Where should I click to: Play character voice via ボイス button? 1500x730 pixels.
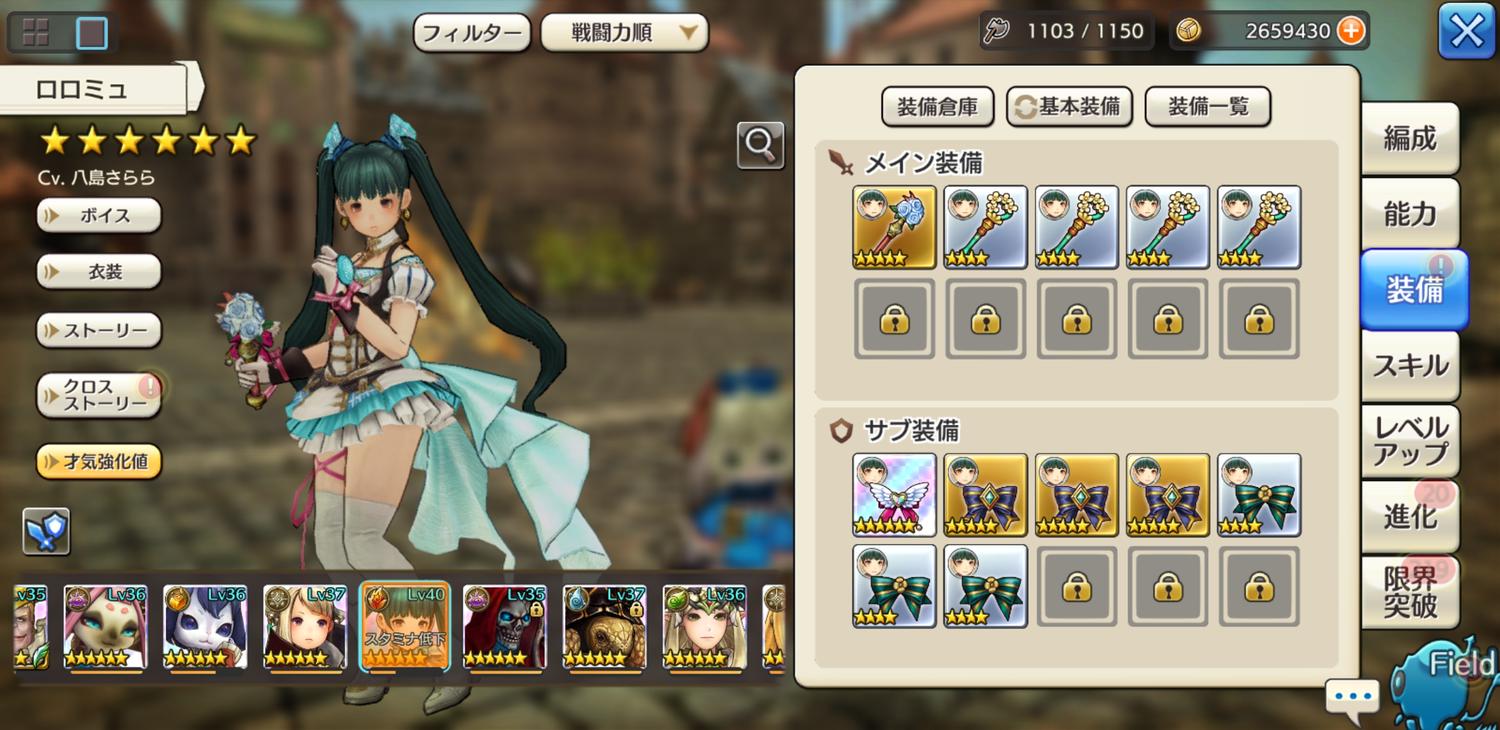click(99, 215)
